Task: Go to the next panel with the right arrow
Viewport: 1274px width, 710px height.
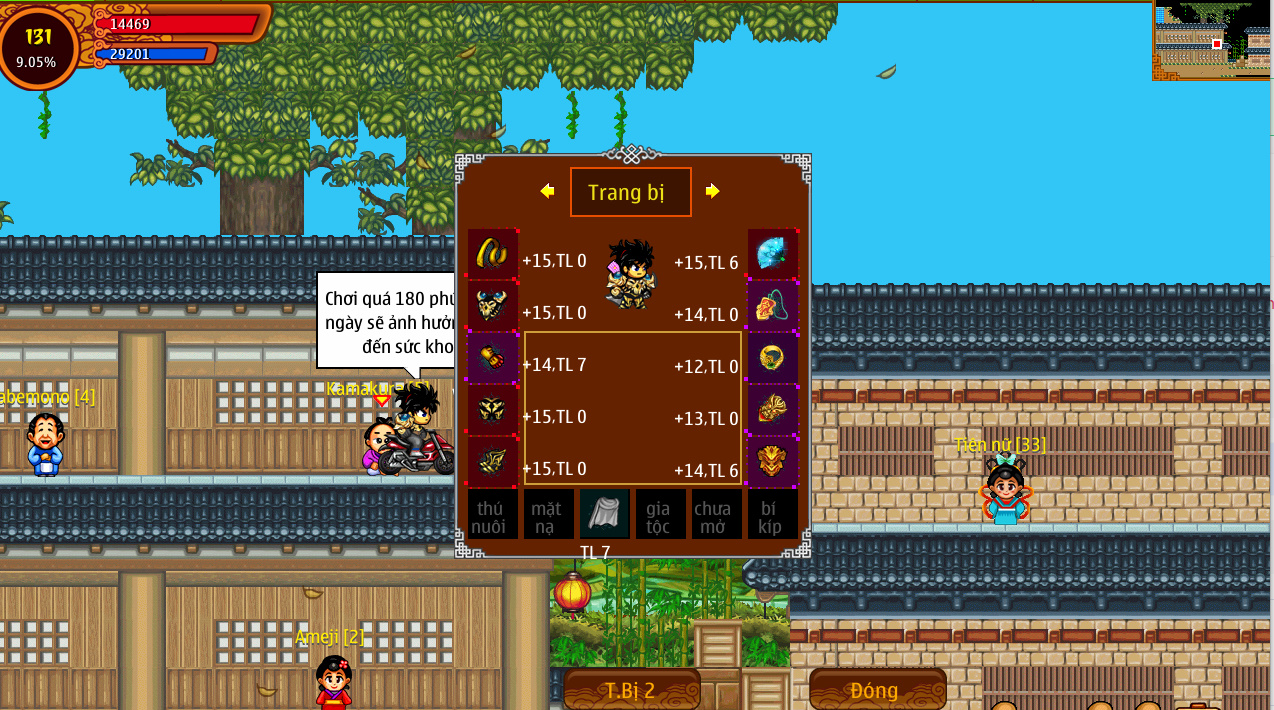Action: (712, 191)
